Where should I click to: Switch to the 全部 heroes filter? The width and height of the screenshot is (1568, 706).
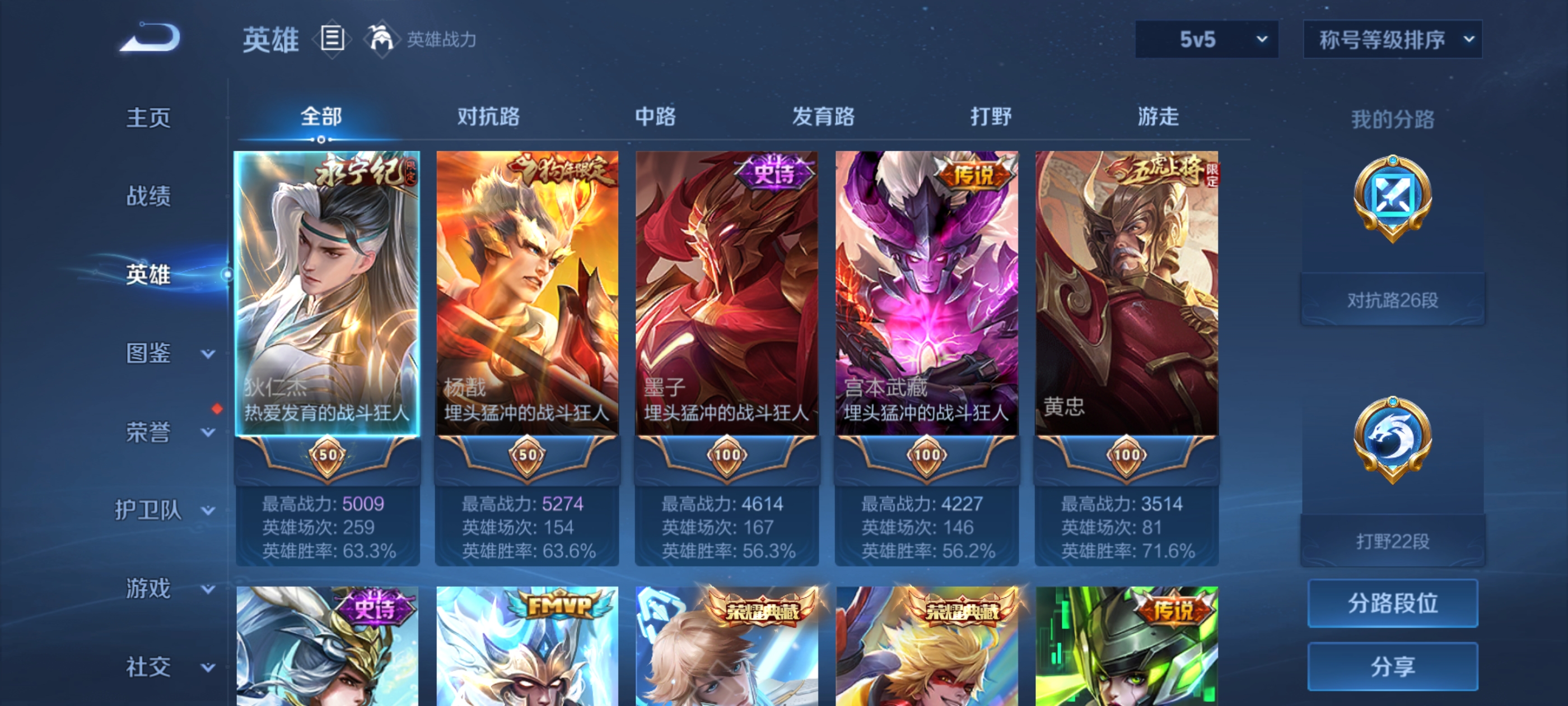click(x=323, y=117)
